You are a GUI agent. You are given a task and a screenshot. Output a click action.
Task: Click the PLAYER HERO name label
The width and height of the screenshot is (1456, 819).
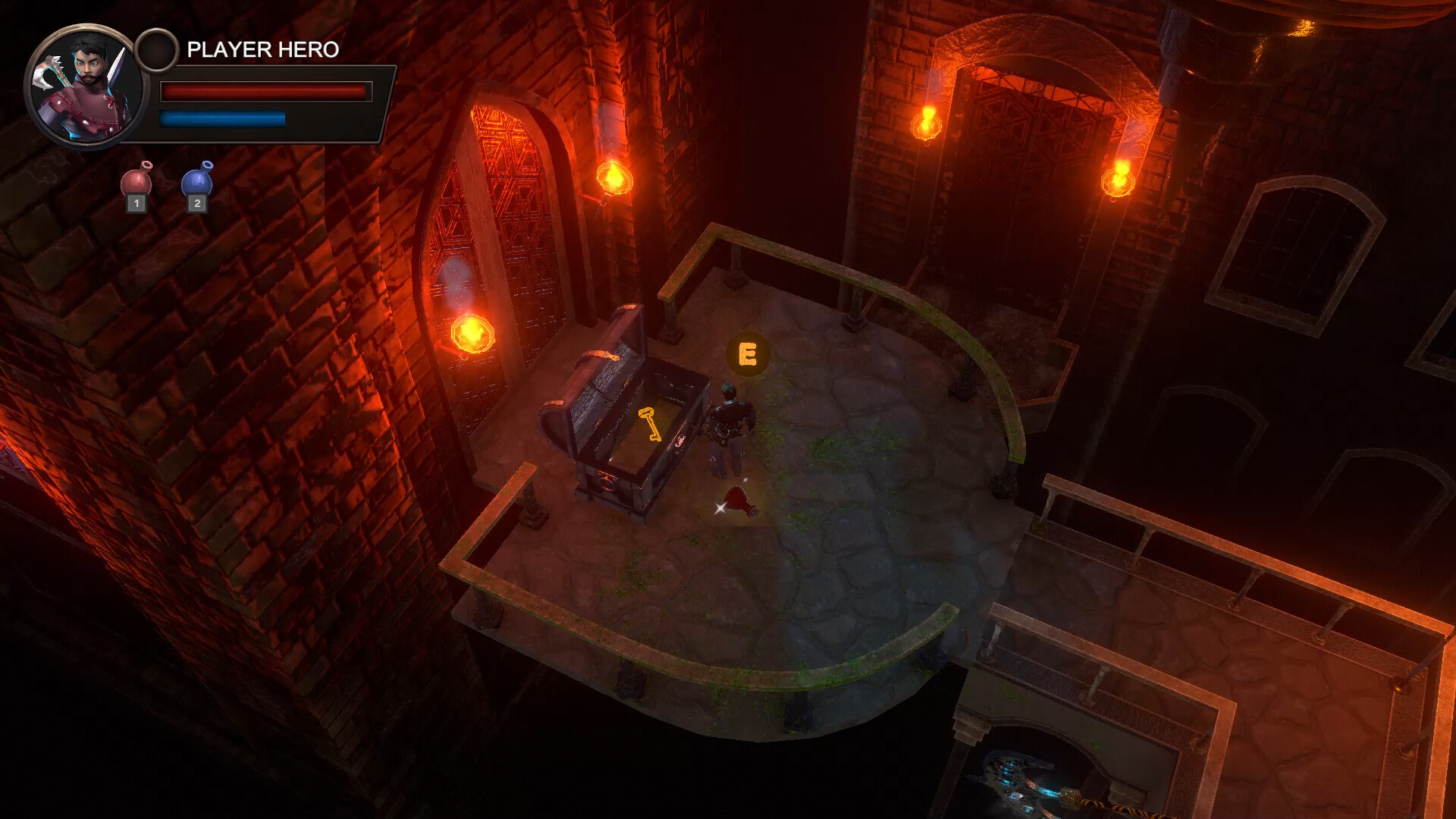click(x=262, y=49)
